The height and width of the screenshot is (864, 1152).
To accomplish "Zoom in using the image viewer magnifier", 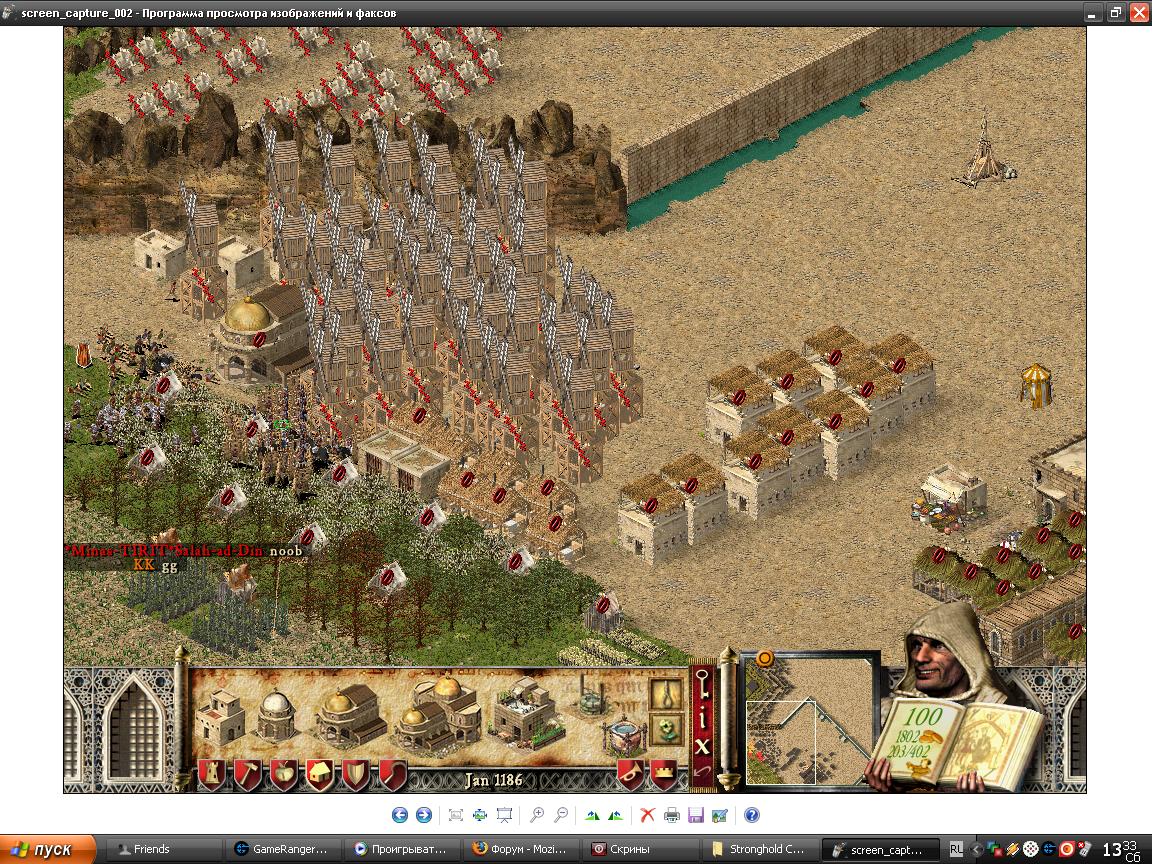I will pyautogui.click(x=537, y=815).
